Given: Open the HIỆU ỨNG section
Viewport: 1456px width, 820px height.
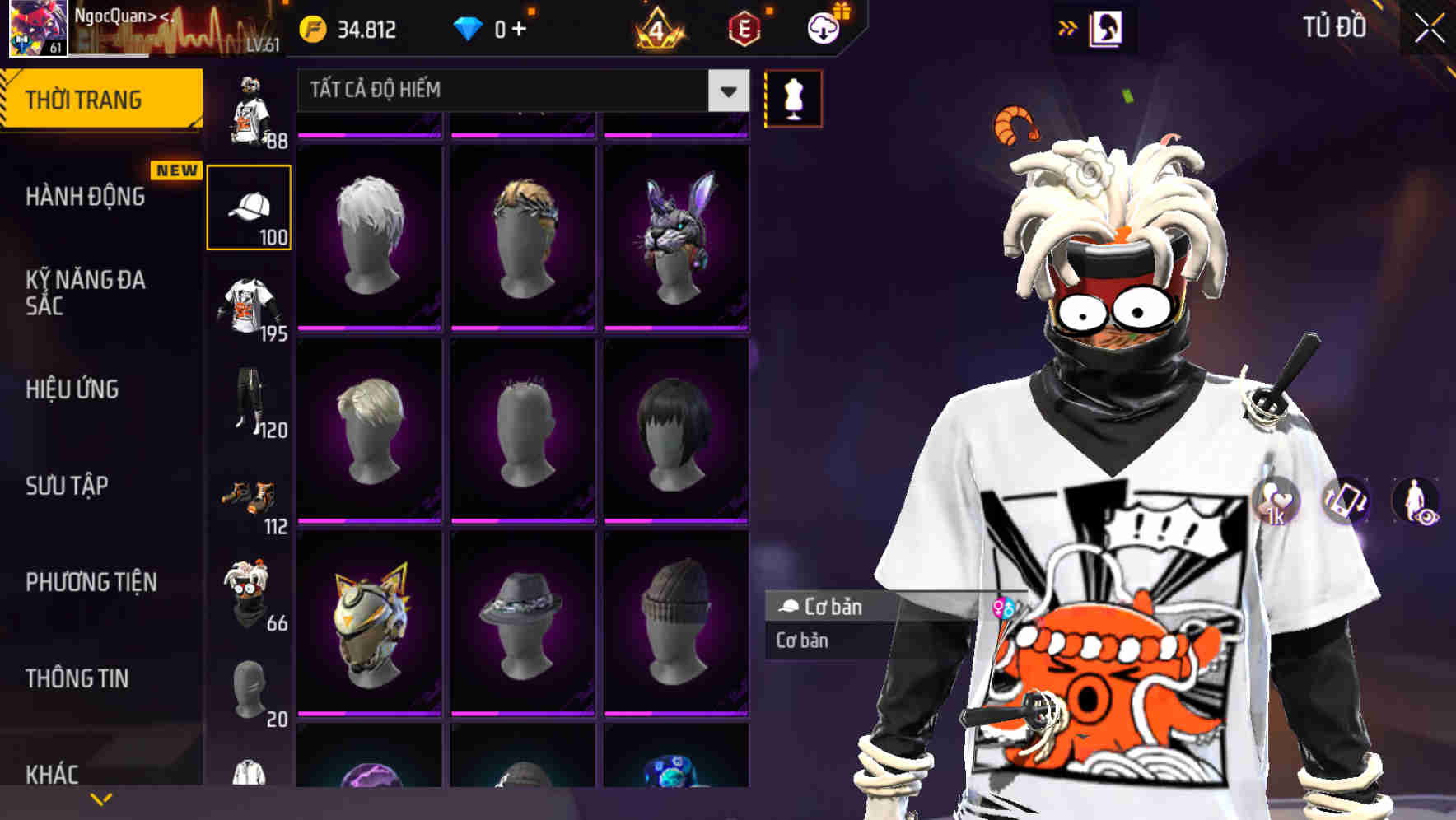Looking at the screenshot, I should pyautogui.click(x=71, y=389).
